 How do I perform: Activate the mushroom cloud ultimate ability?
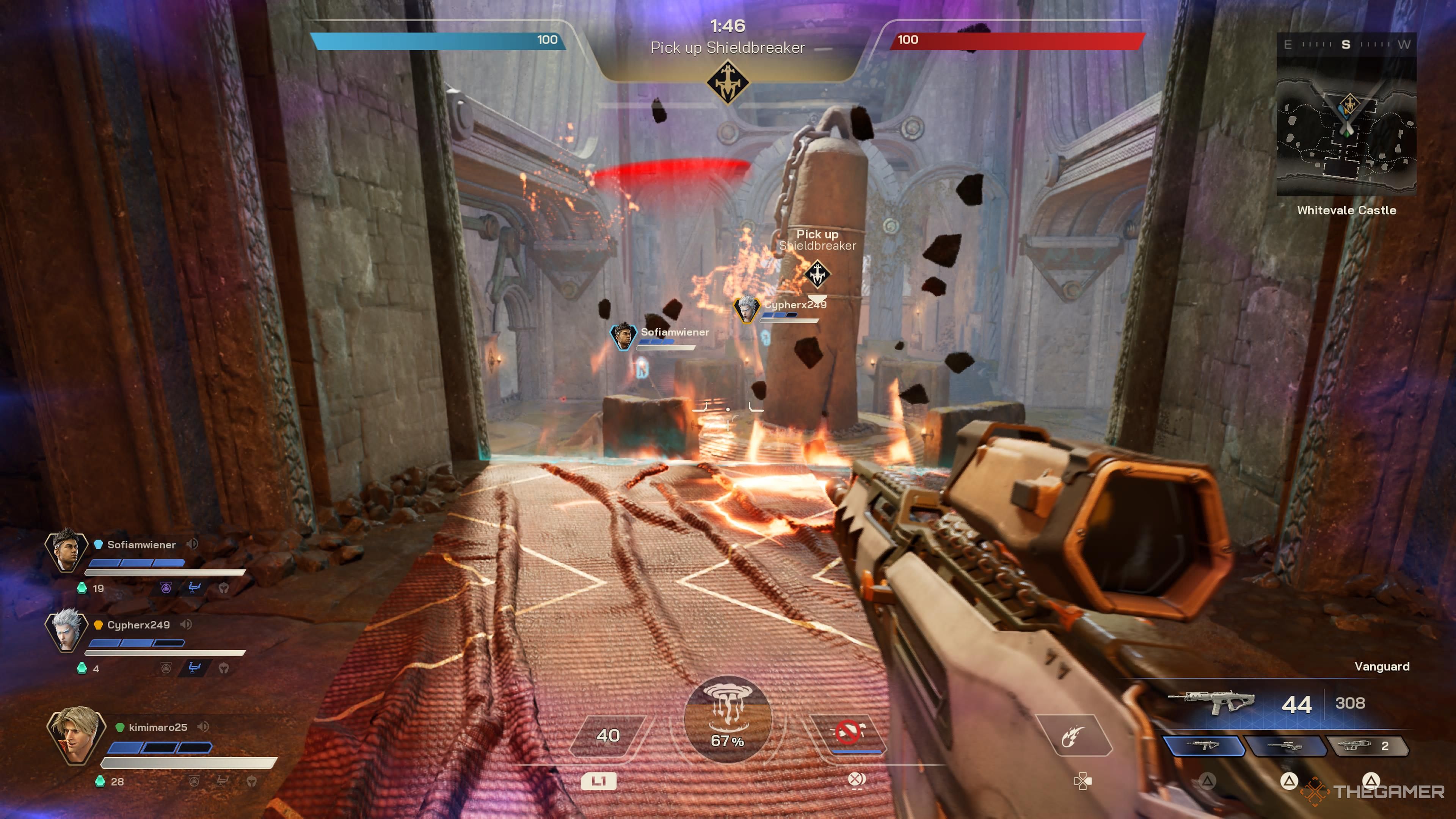click(x=728, y=719)
